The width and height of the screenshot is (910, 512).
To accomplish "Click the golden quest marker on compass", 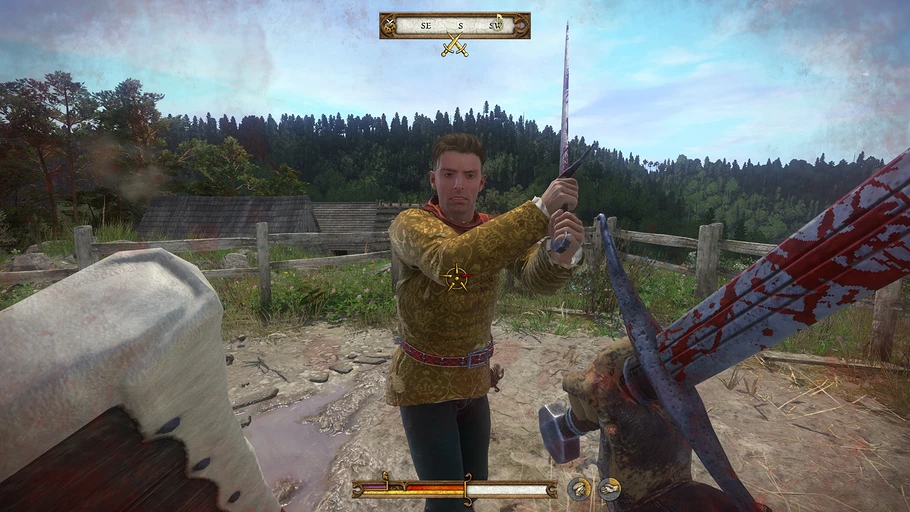I will pos(497,25).
